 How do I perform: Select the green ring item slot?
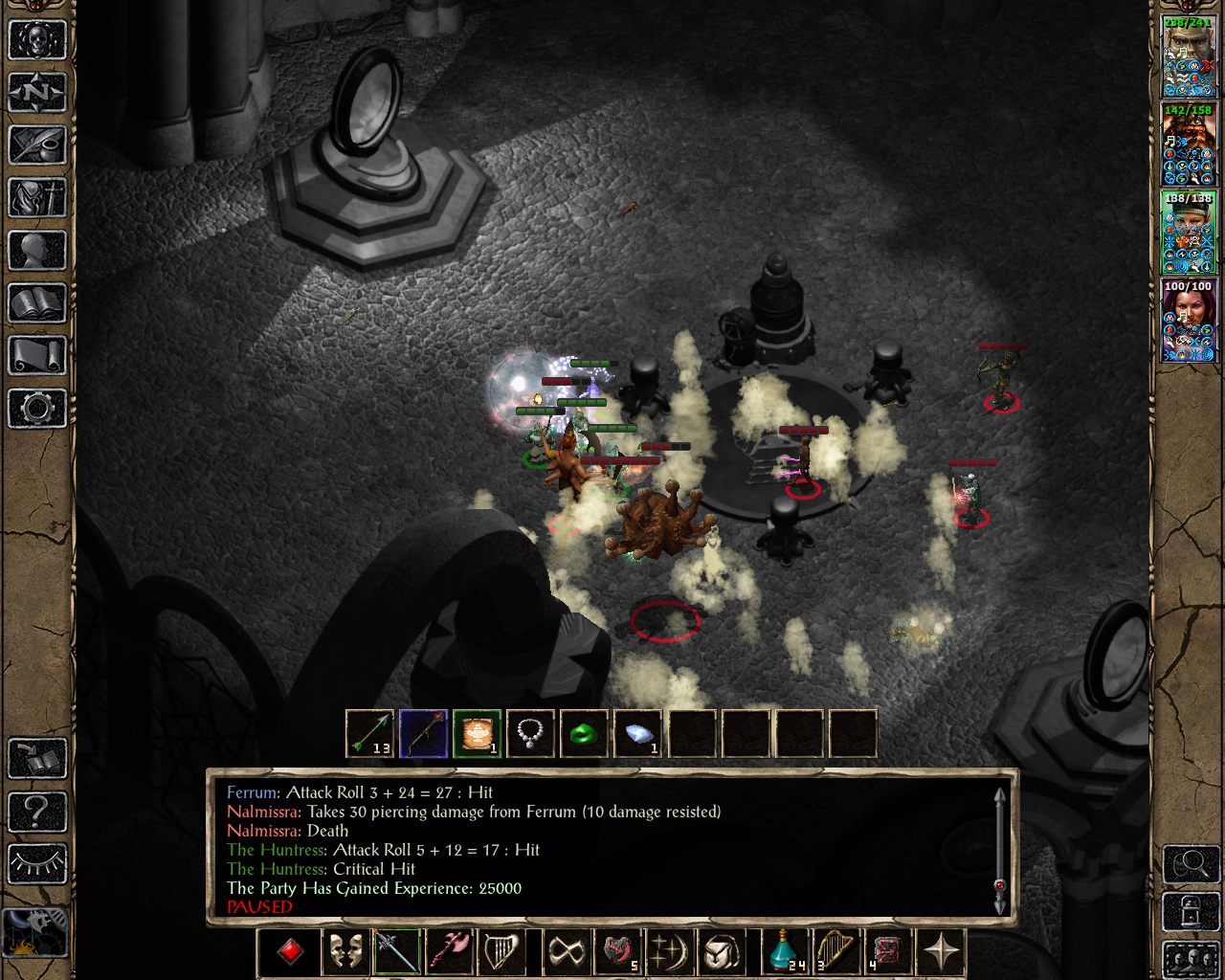click(584, 734)
